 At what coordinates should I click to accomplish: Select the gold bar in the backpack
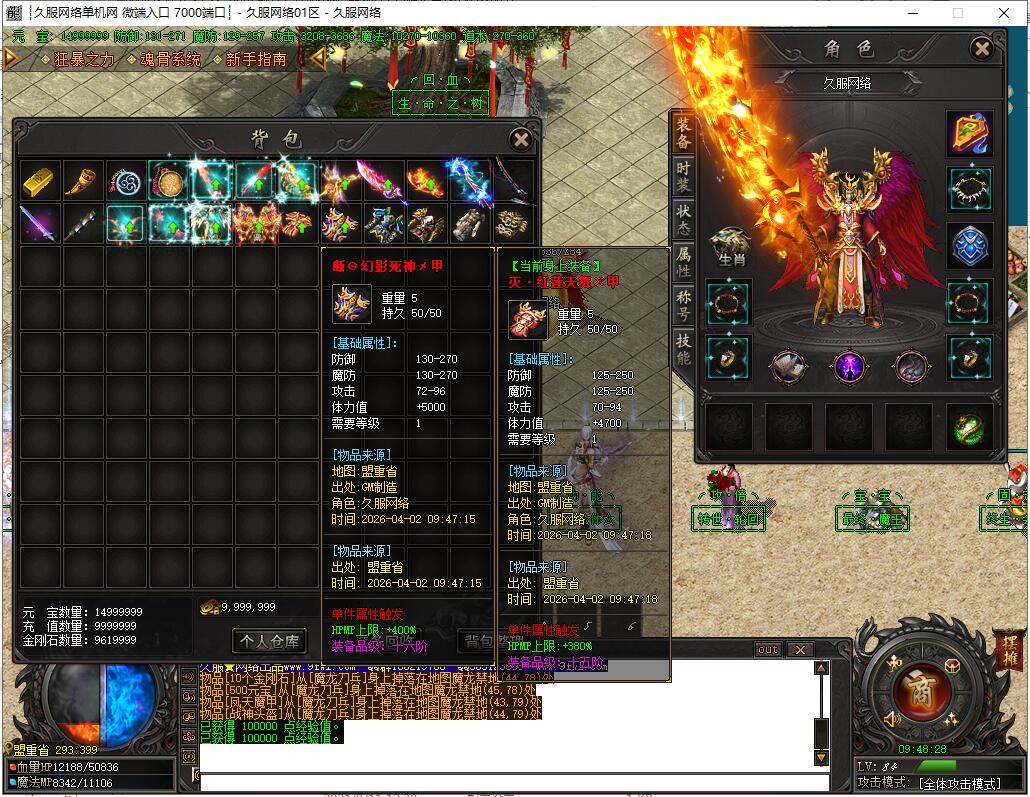tap(41, 181)
